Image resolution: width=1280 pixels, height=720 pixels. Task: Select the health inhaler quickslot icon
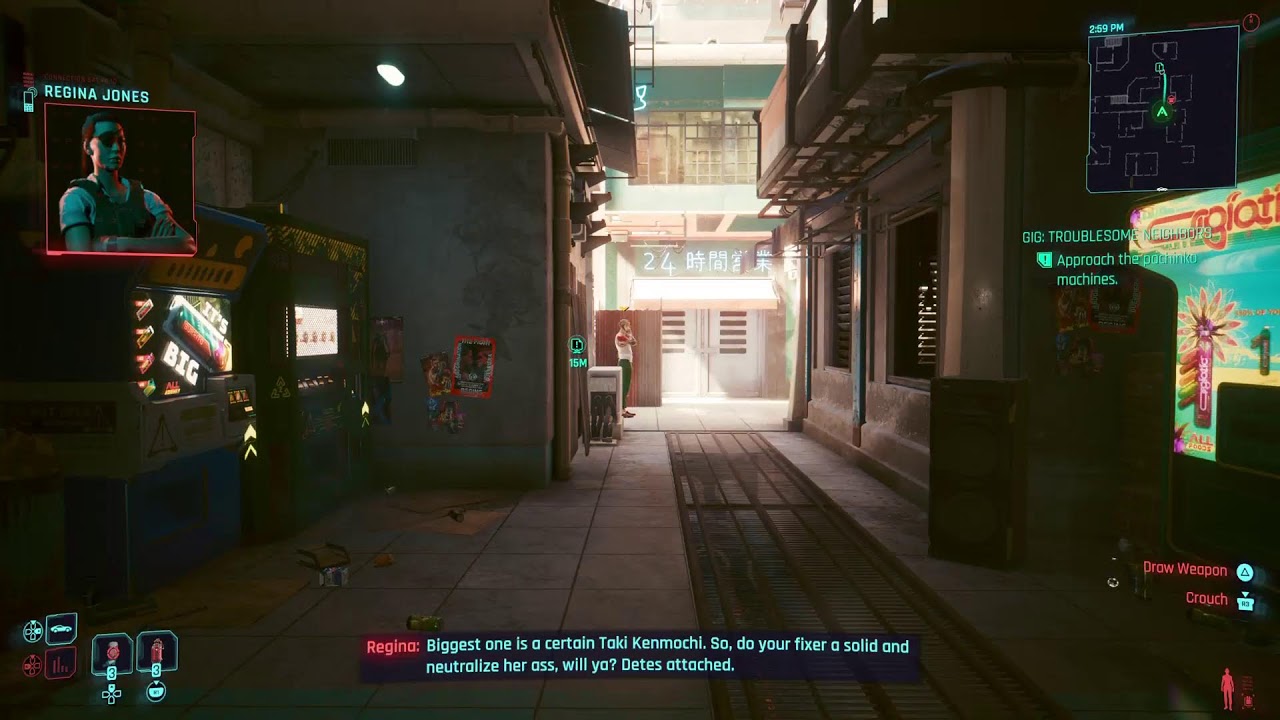pos(157,650)
